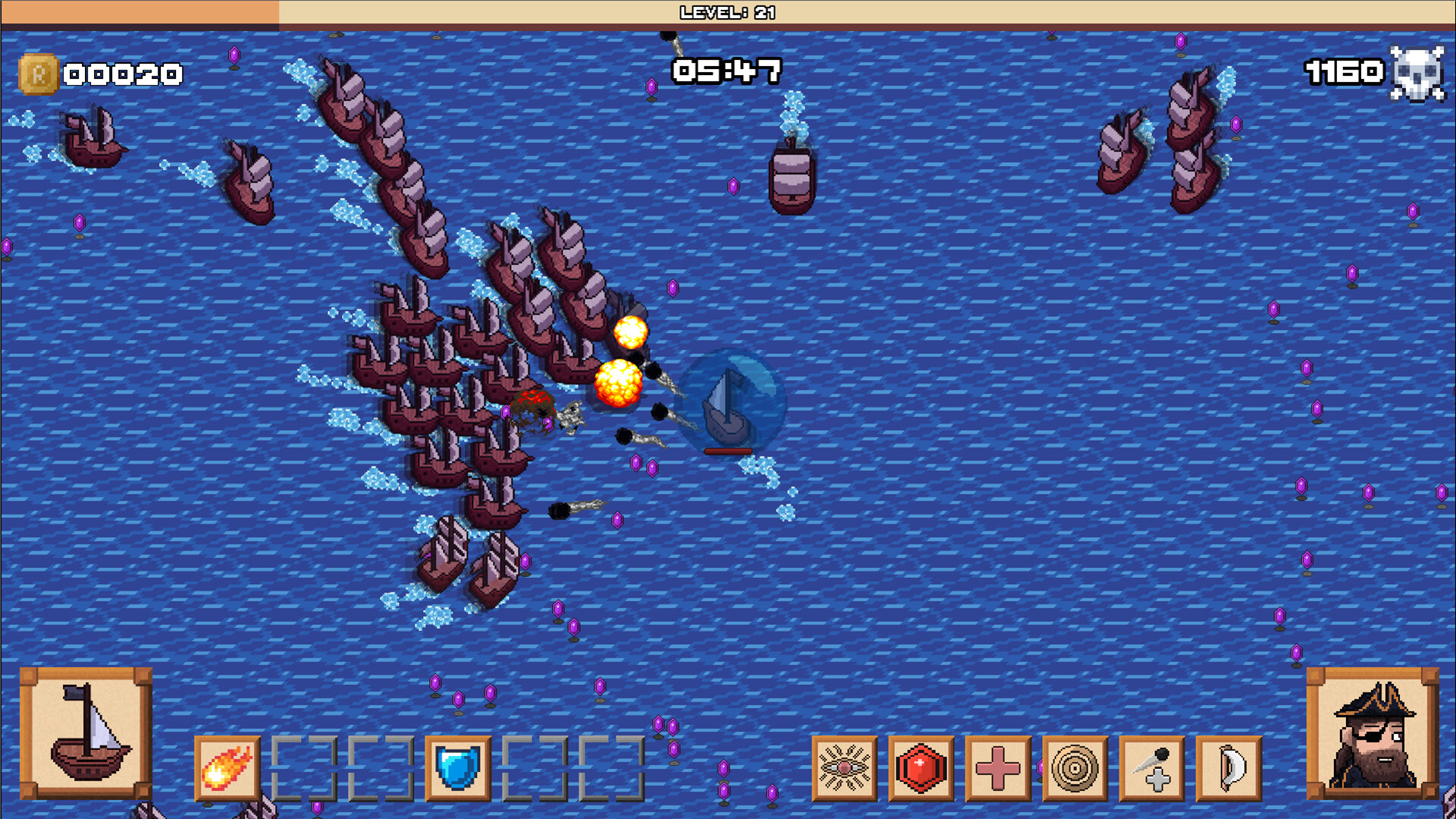Click the pink cross healing item icon
Screen dimensions: 1456x819
[x=998, y=769]
